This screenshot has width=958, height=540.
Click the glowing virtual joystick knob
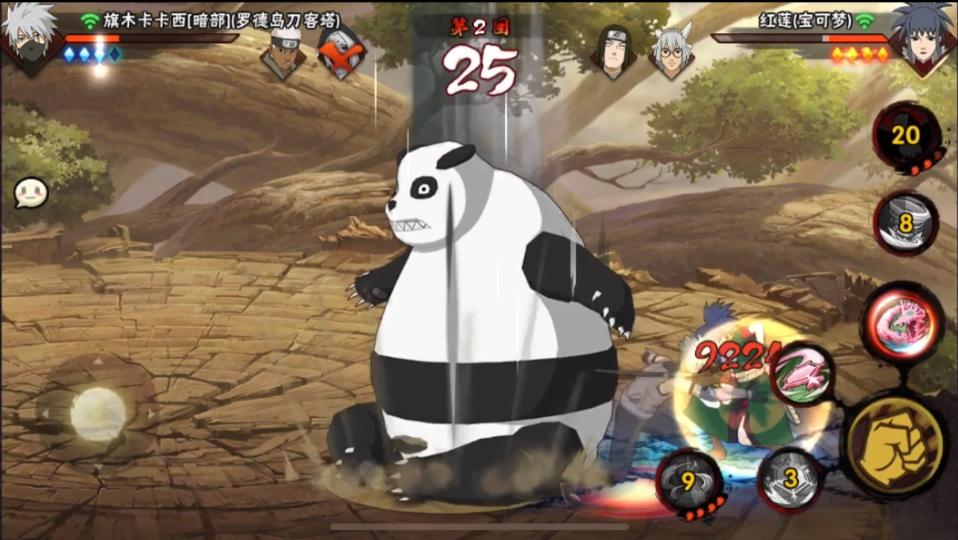click(98, 412)
